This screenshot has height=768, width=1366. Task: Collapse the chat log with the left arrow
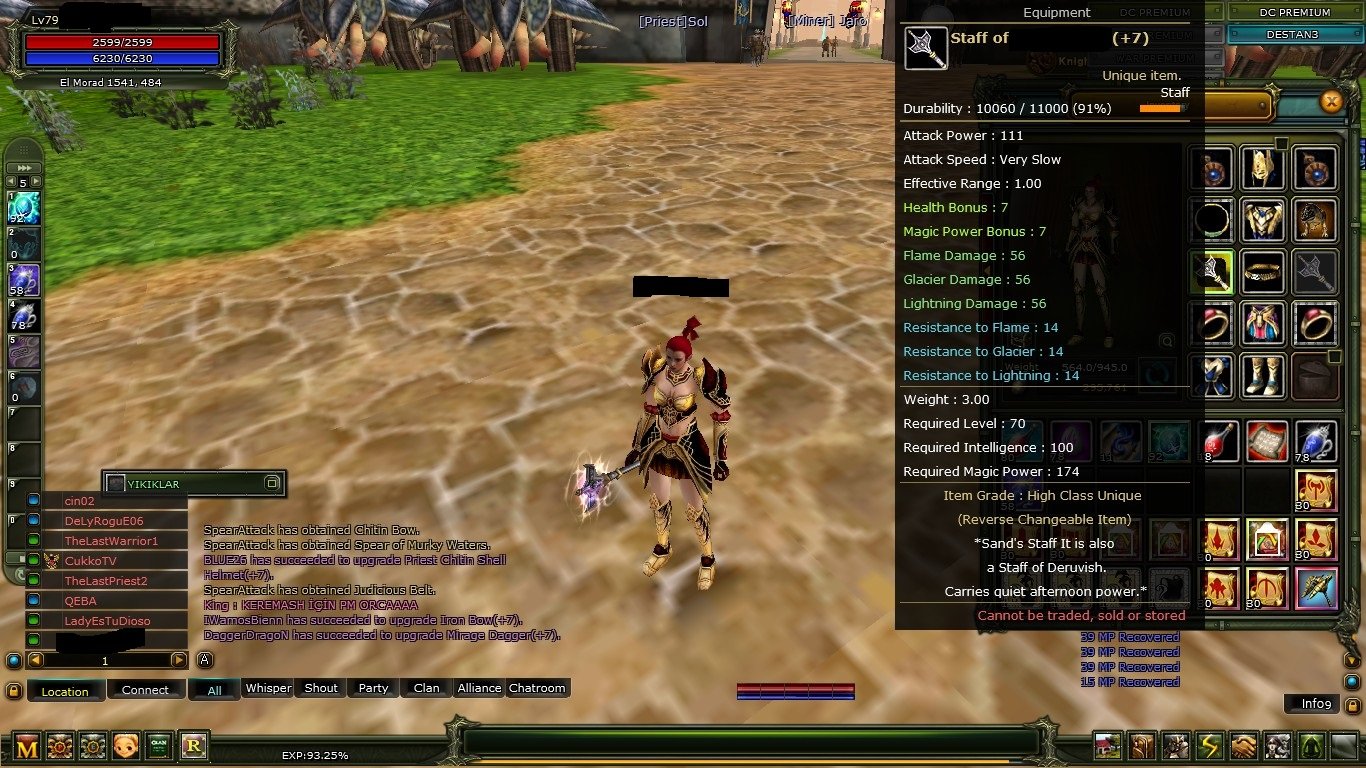(35, 659)
